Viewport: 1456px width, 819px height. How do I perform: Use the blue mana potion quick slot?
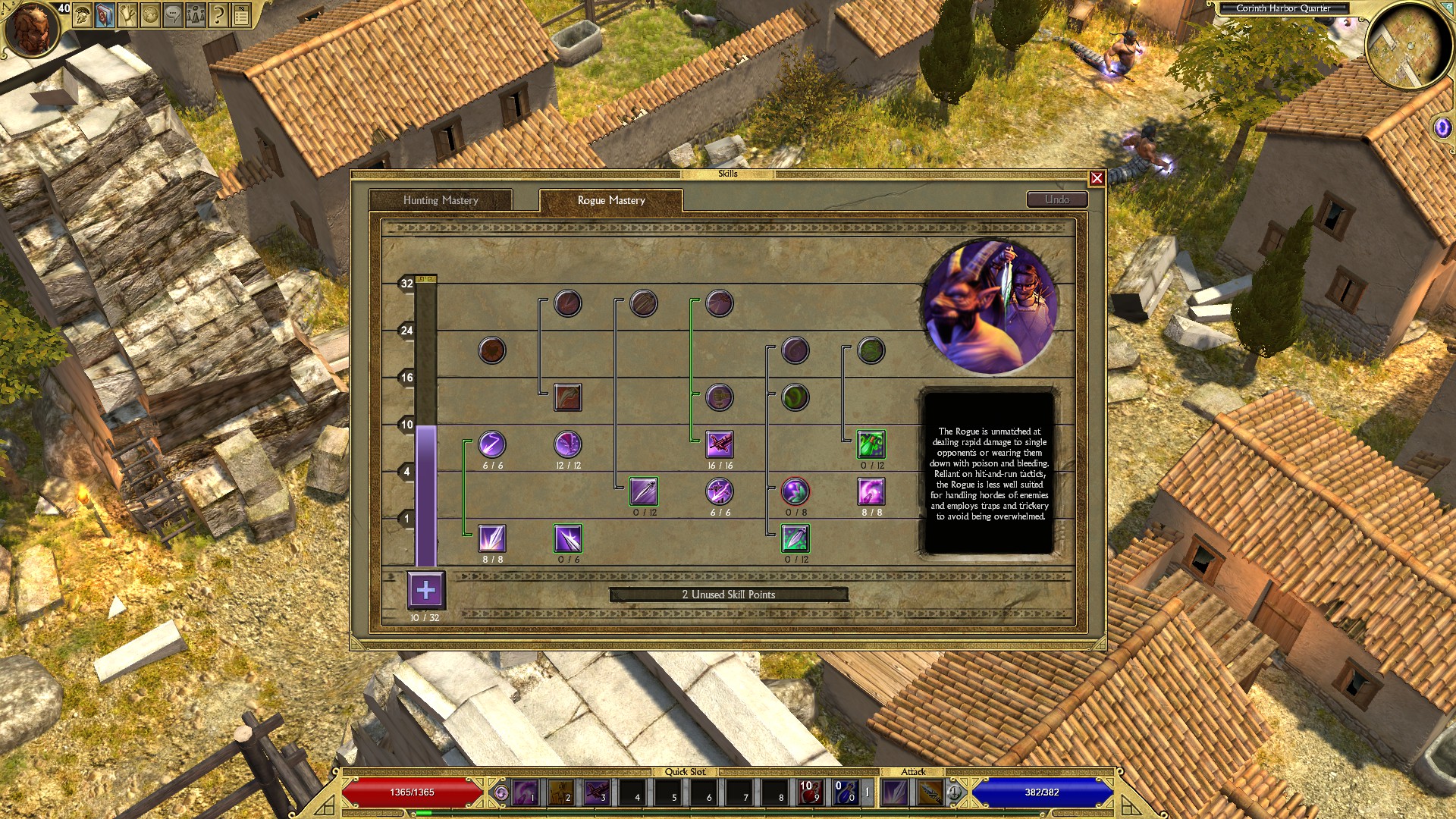pos(845,792)
